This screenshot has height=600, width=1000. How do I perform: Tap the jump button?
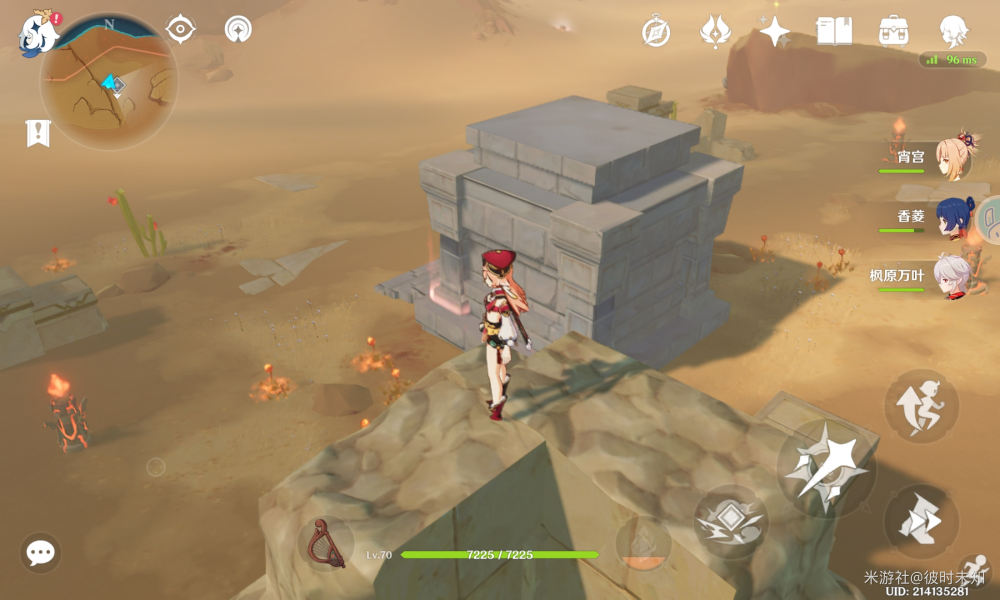(x=921, y=404)
